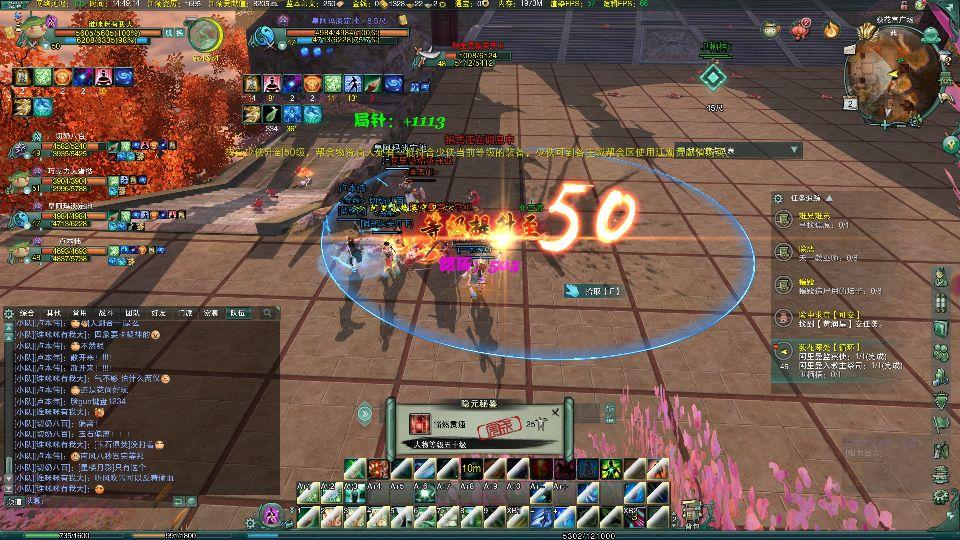Use the skill in hotbar slot 1
Viewport: 960px width, 540px height.
[x=307, y=516]
